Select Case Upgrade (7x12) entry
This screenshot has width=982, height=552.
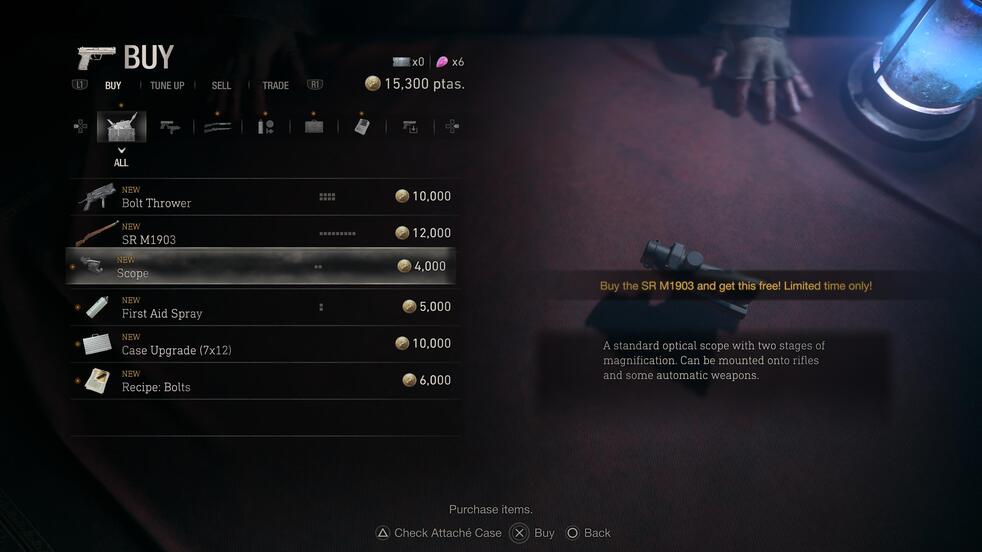(265, 344)
